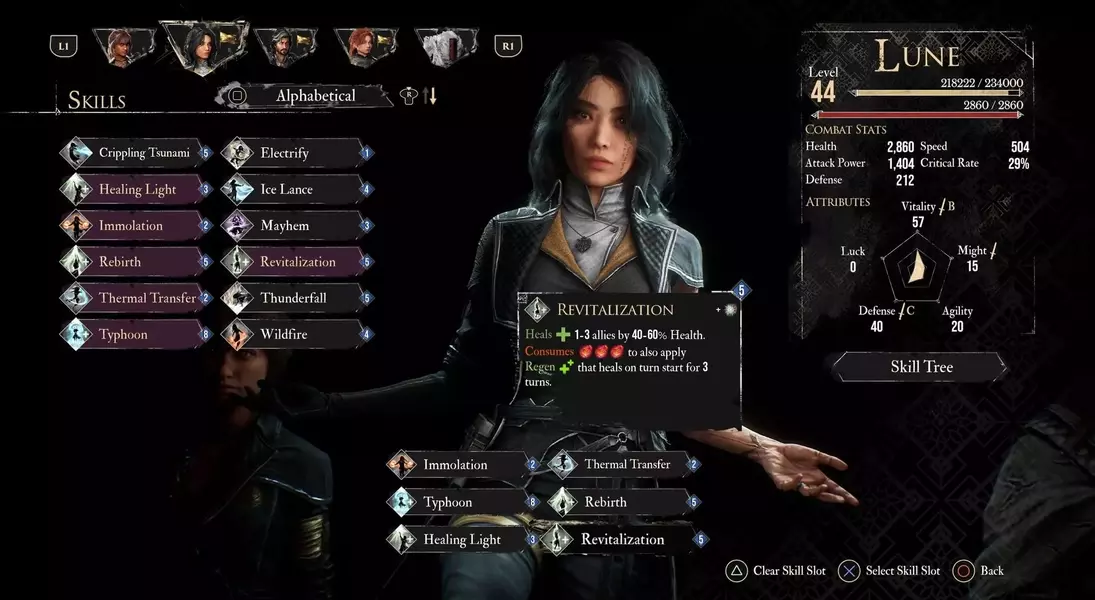
Task: Open the Skill Tree
Action: (921, 367)
